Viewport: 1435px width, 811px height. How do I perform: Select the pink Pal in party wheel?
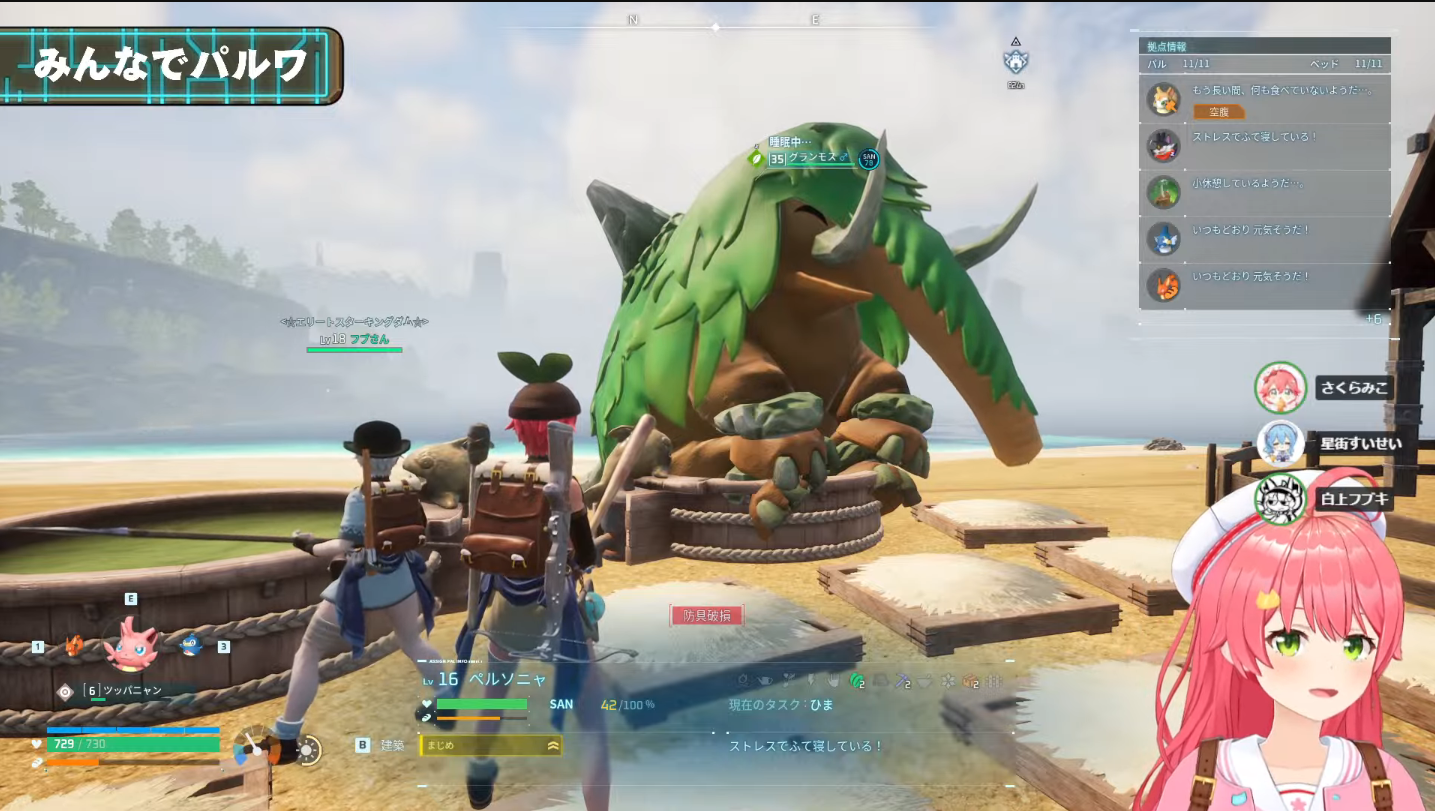pos(131,643)
